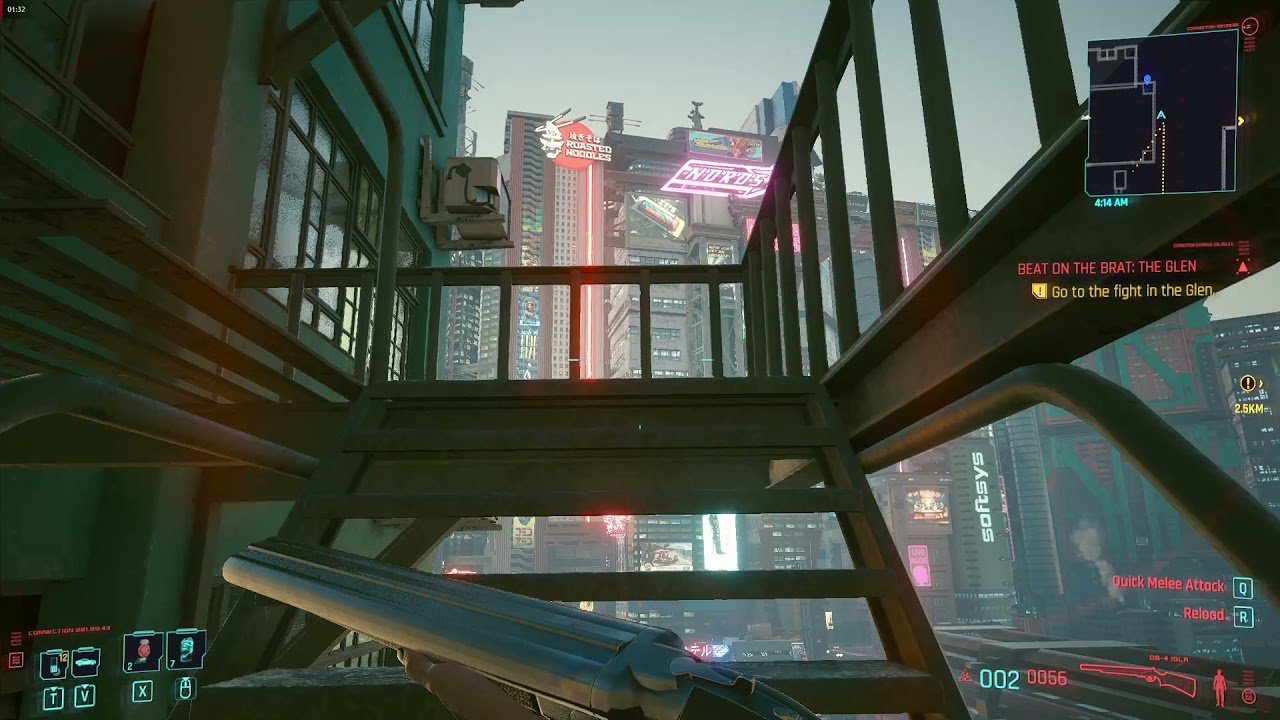Toggle the V vehicle keybind prompt

[x=84, y=692]
